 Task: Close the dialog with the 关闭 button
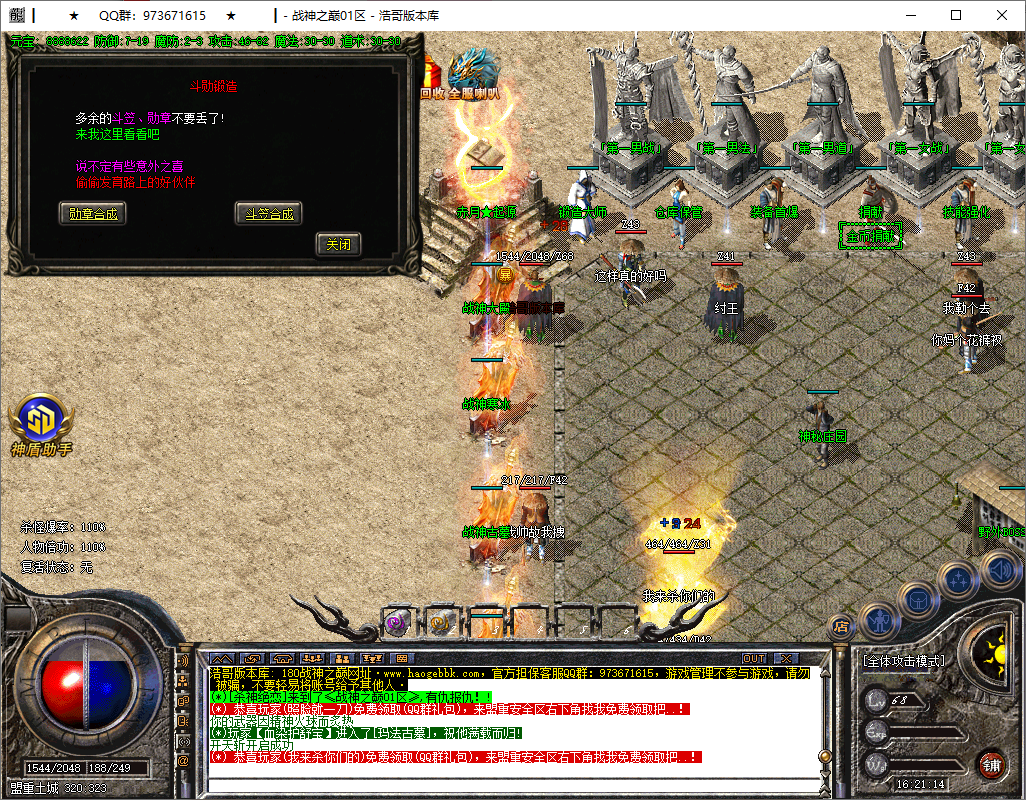(x=338, y=244)
